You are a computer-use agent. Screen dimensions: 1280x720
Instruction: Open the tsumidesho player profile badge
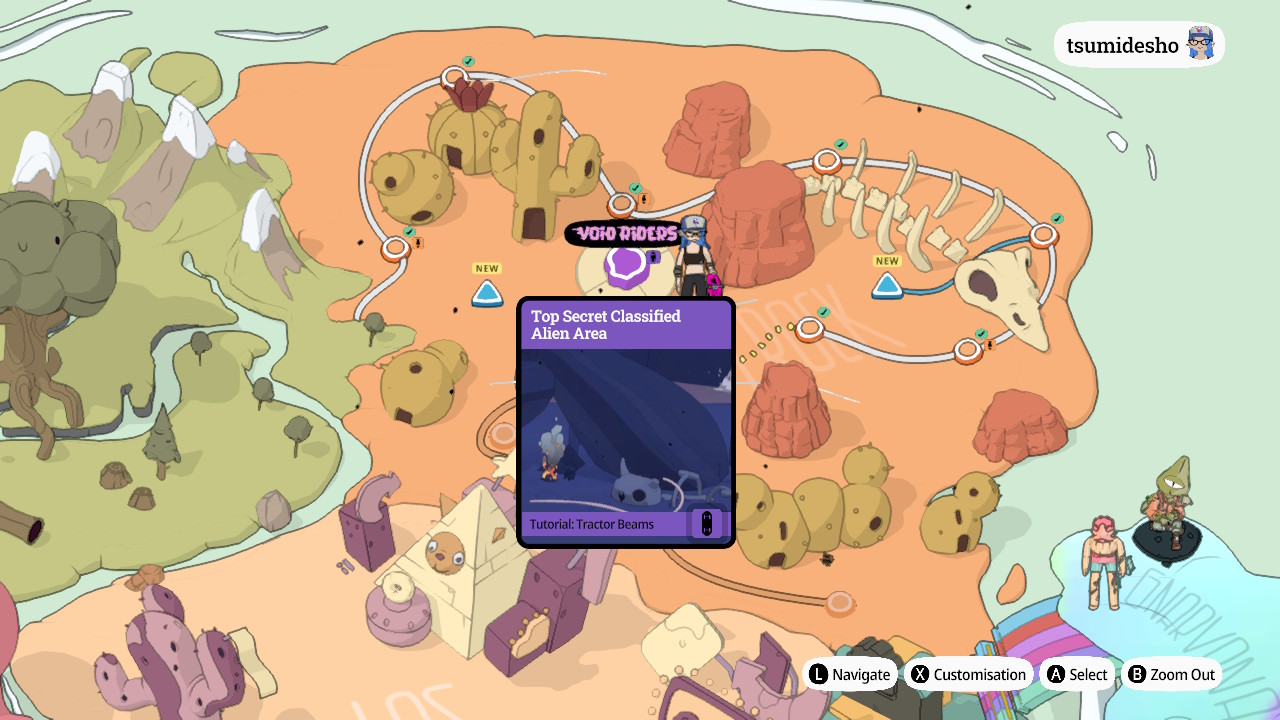coord(1139,45)
